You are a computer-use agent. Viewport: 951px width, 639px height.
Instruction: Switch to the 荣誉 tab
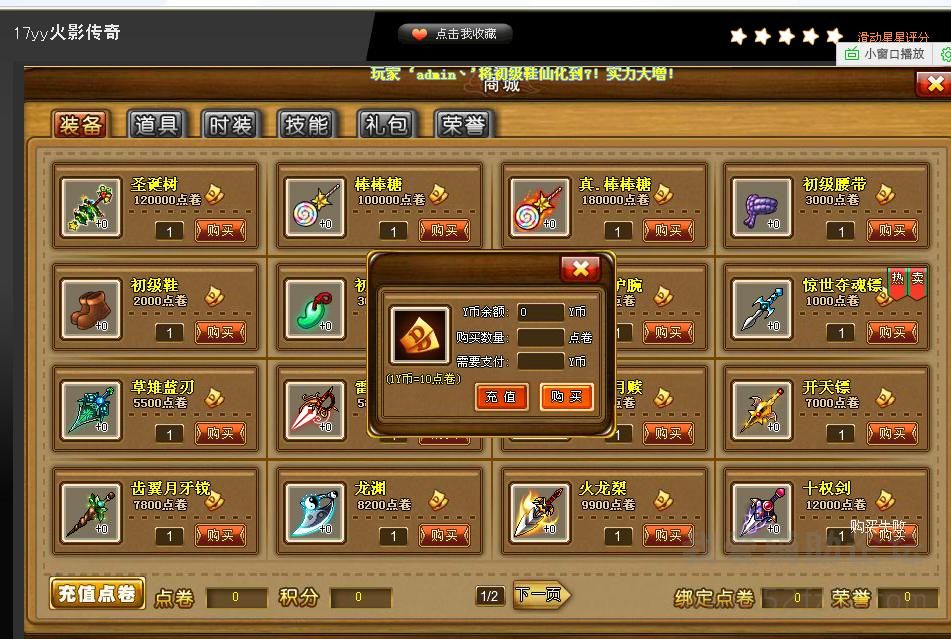[x=463, y=124]
